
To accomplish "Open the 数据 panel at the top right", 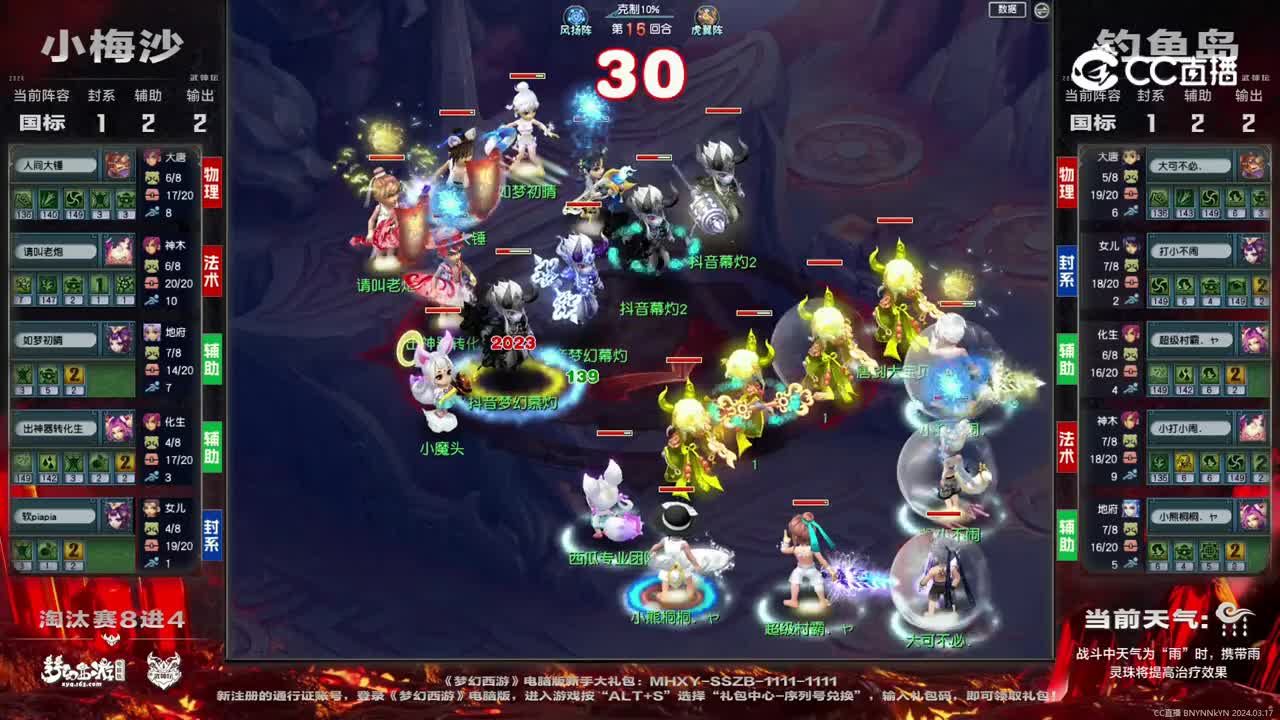I will point(1006,9).
